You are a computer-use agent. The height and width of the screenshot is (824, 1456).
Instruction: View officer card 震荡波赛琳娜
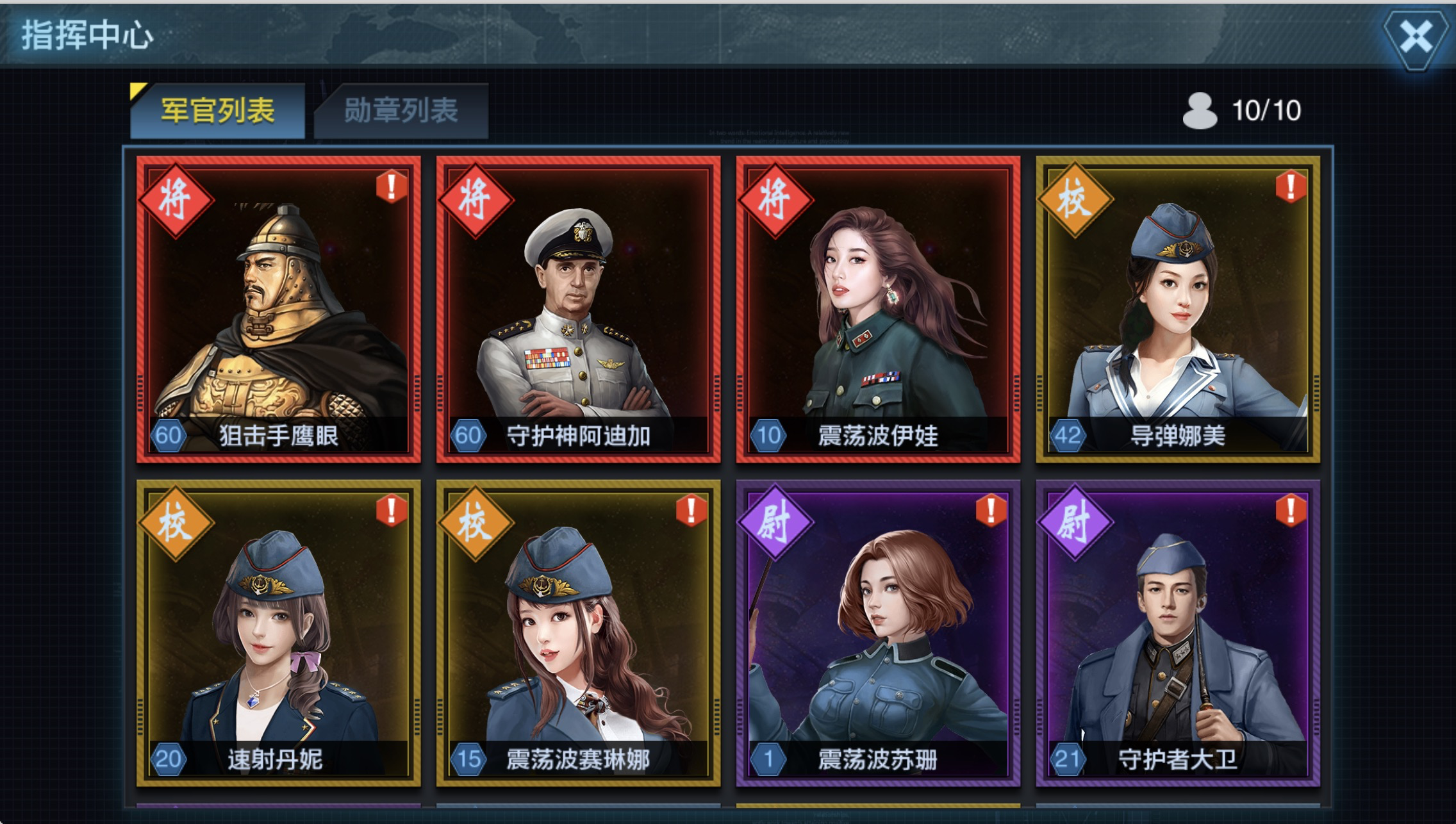point(578,633)
